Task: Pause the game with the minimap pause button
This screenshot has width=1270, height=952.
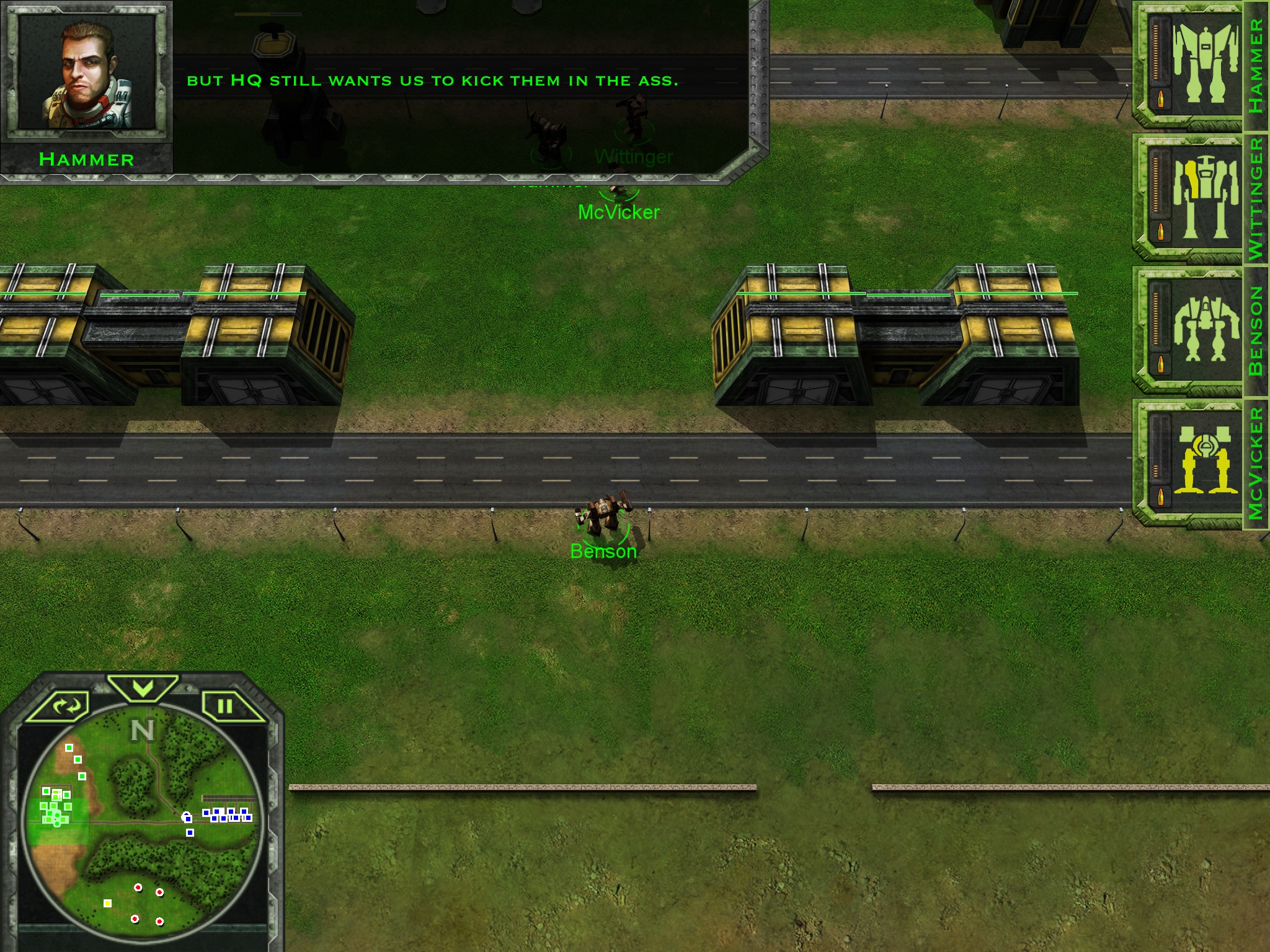Action: 226,706
